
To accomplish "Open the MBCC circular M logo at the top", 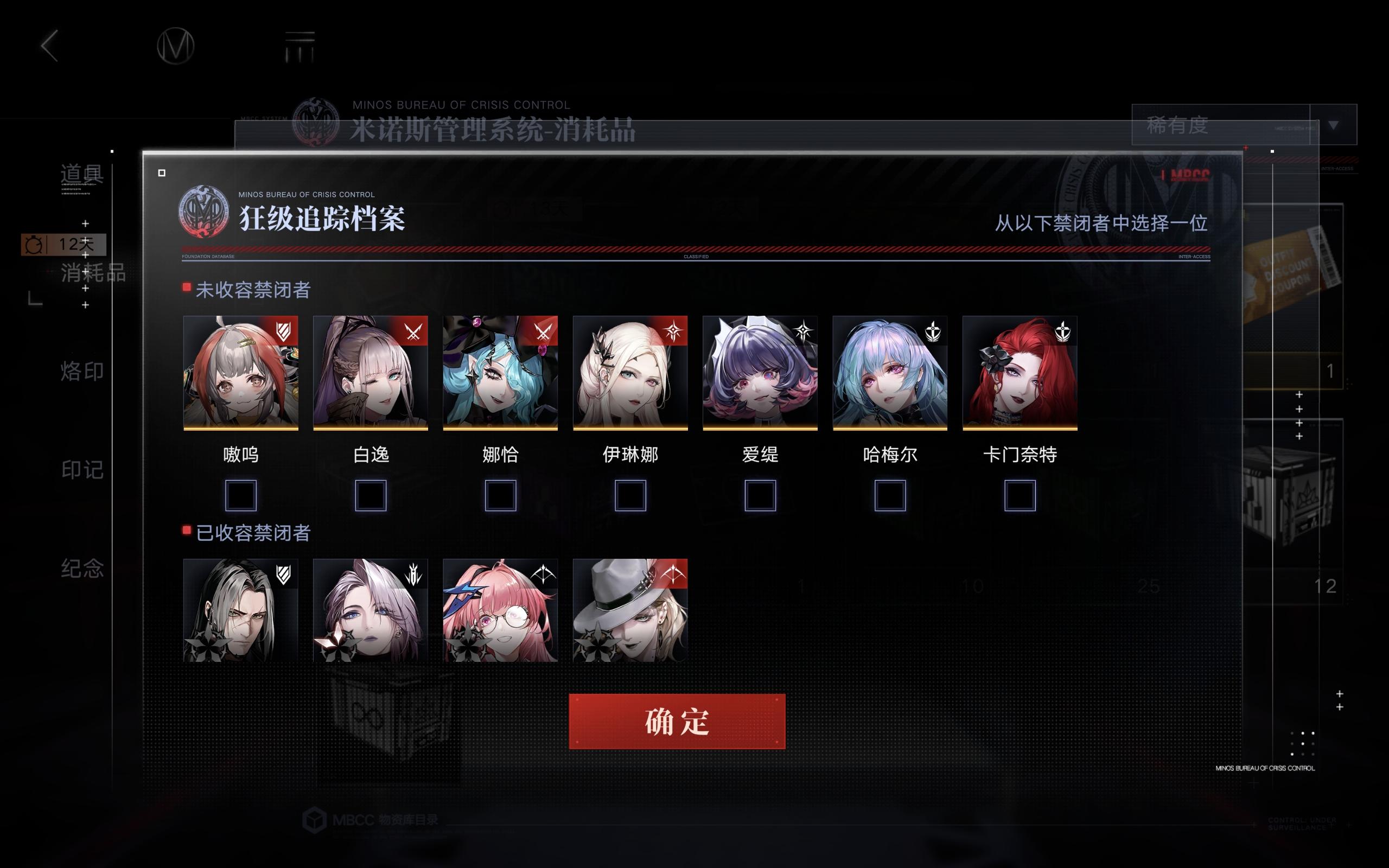I will [x=176, y=45].
